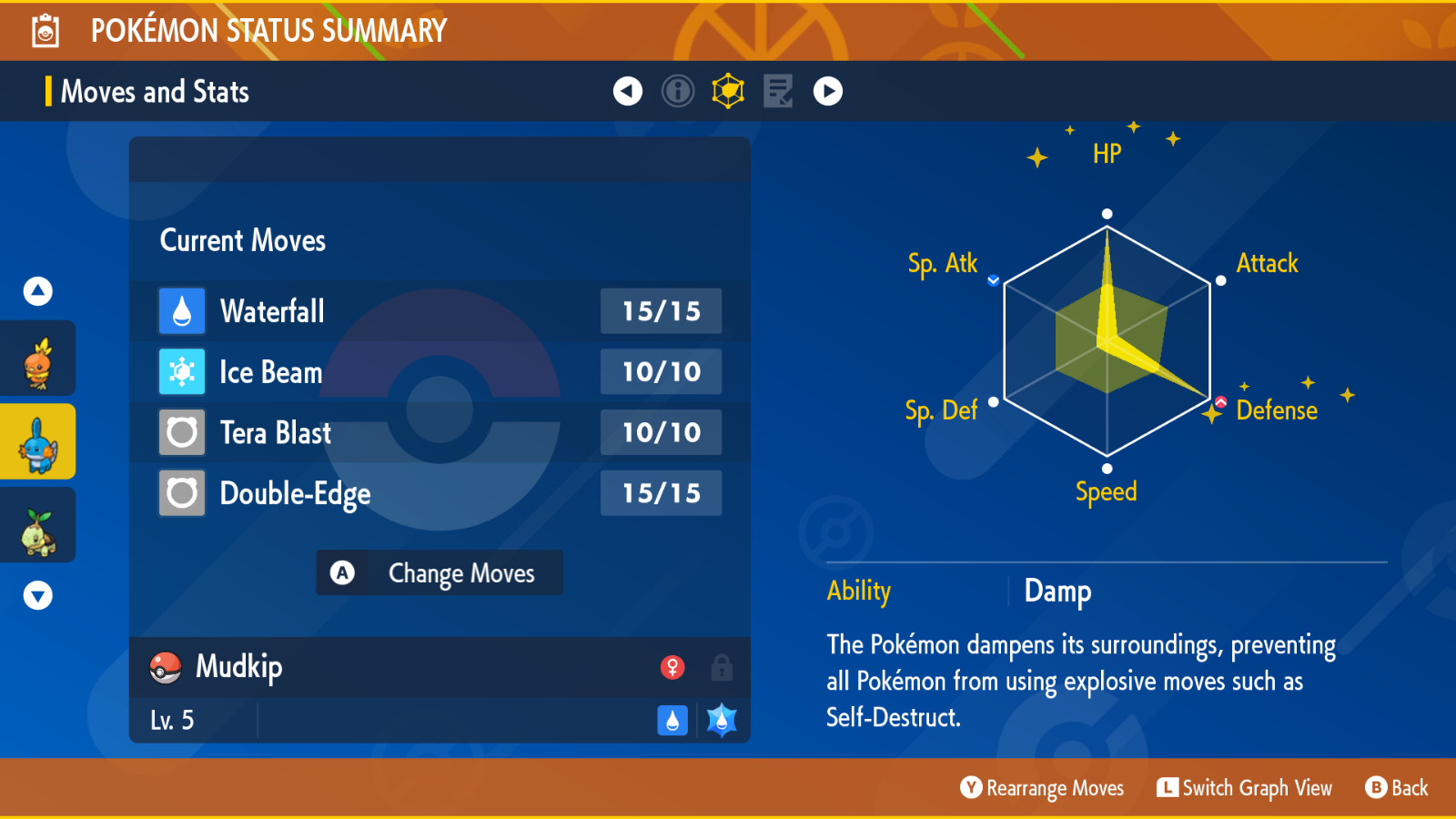Select Torchic in the party list

click(x=38, y=362)
